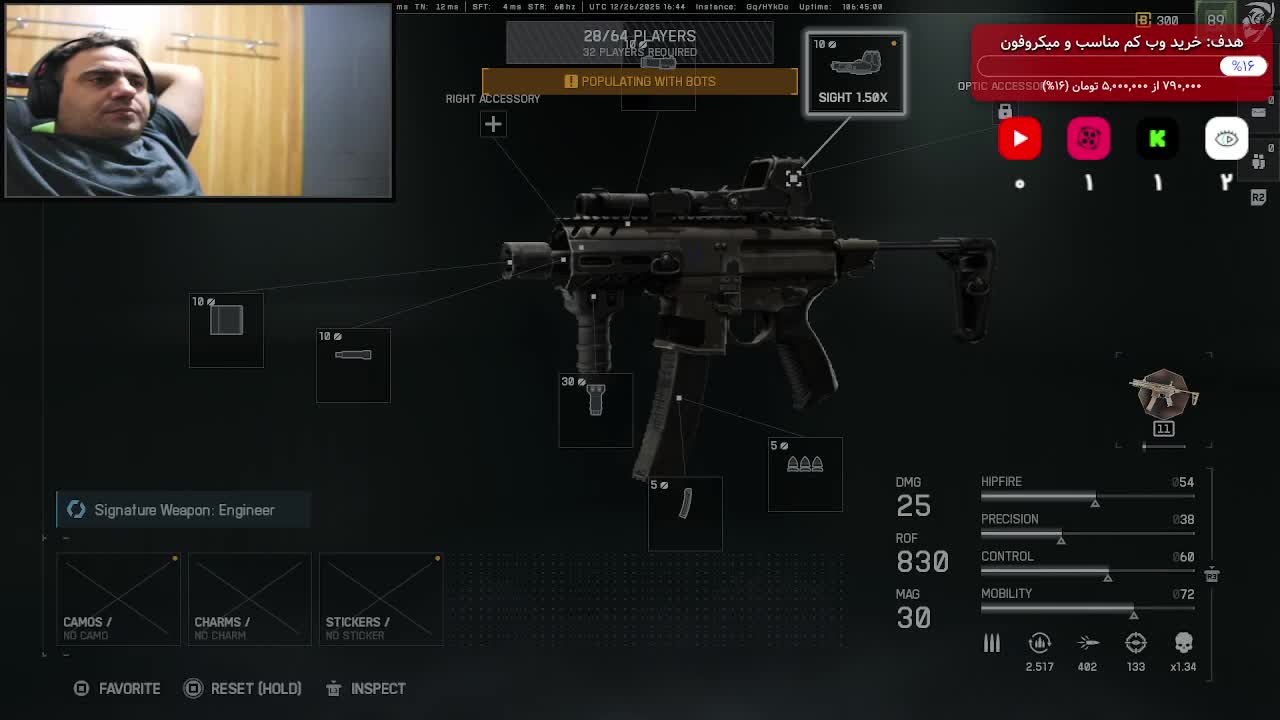The height and width of the screenshot is (720, 1280).
Task: Click the YouTube icon in stream overlay
Action: pos(1020,139)
